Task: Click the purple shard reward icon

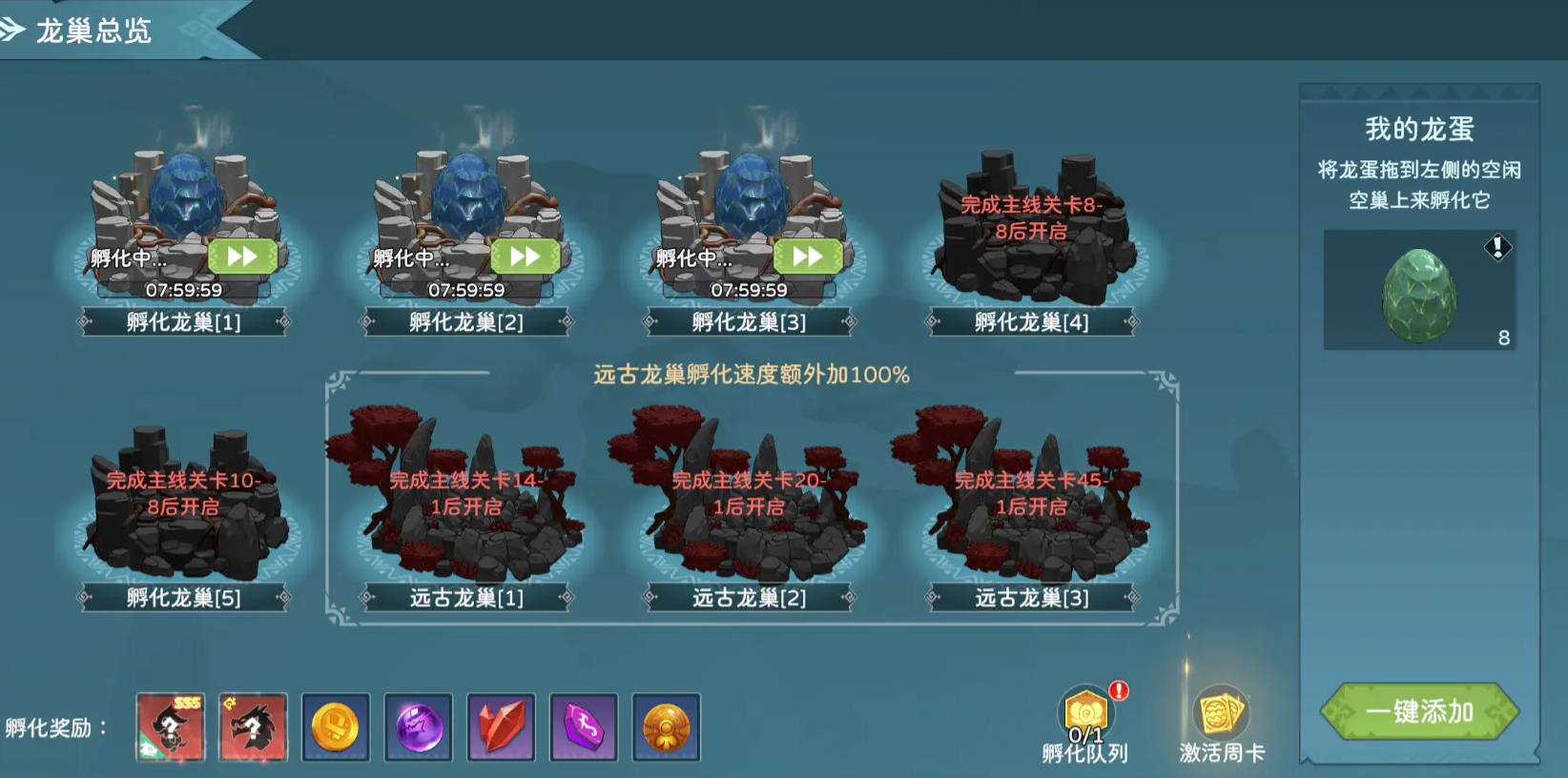Action: tap(583, 727)
